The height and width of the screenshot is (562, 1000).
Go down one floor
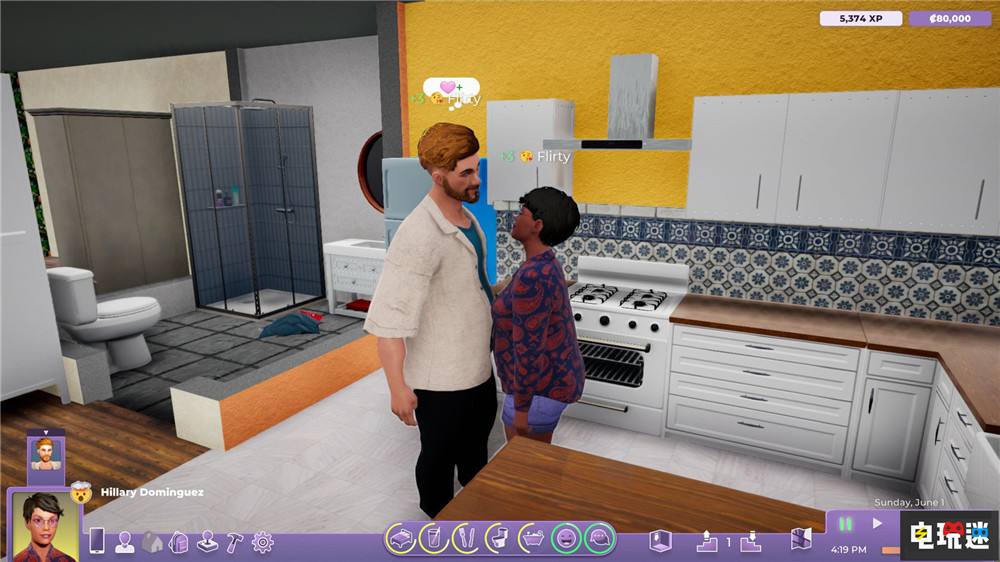click(748, 541)
